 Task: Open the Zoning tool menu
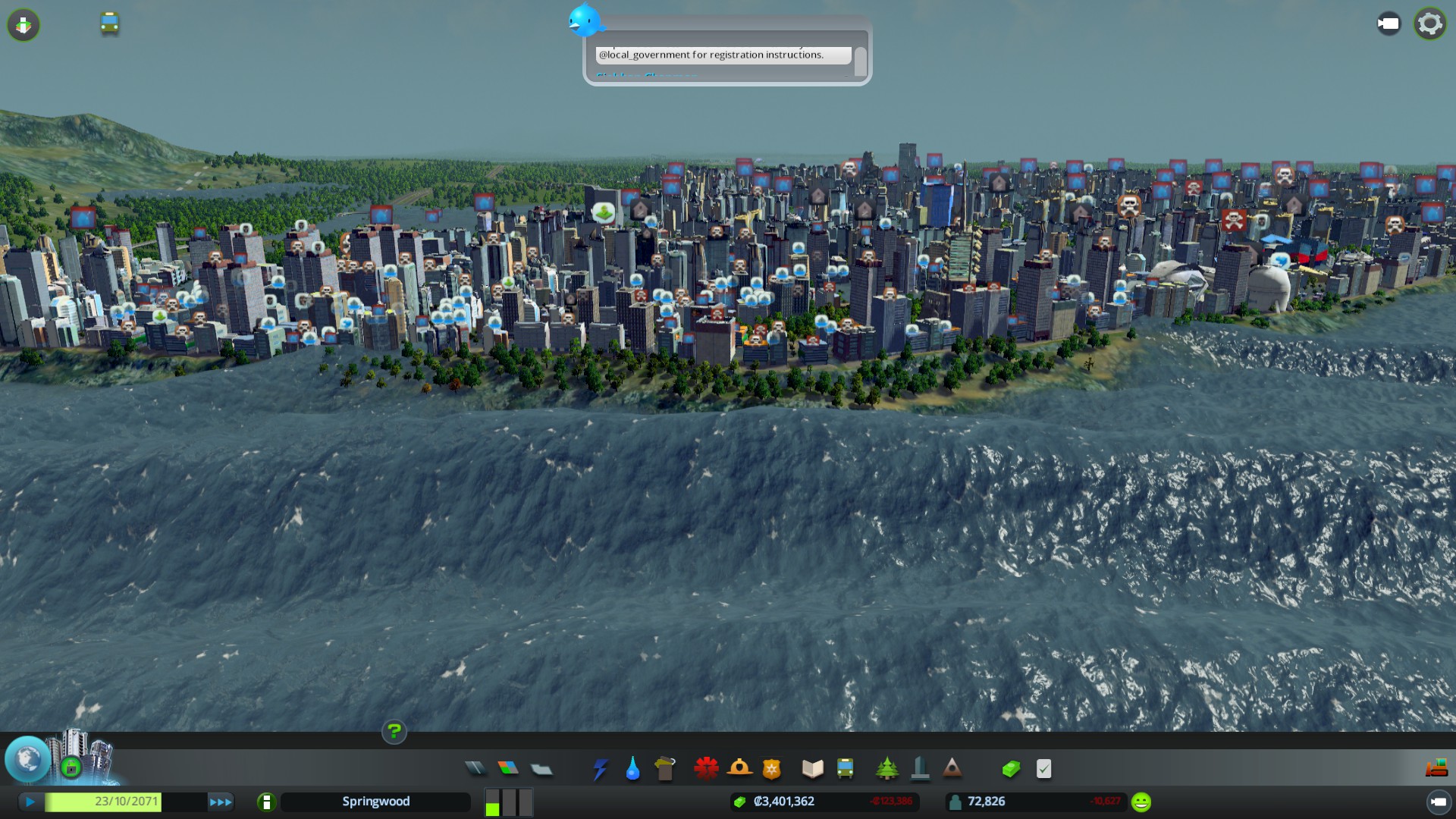[508, 769]
